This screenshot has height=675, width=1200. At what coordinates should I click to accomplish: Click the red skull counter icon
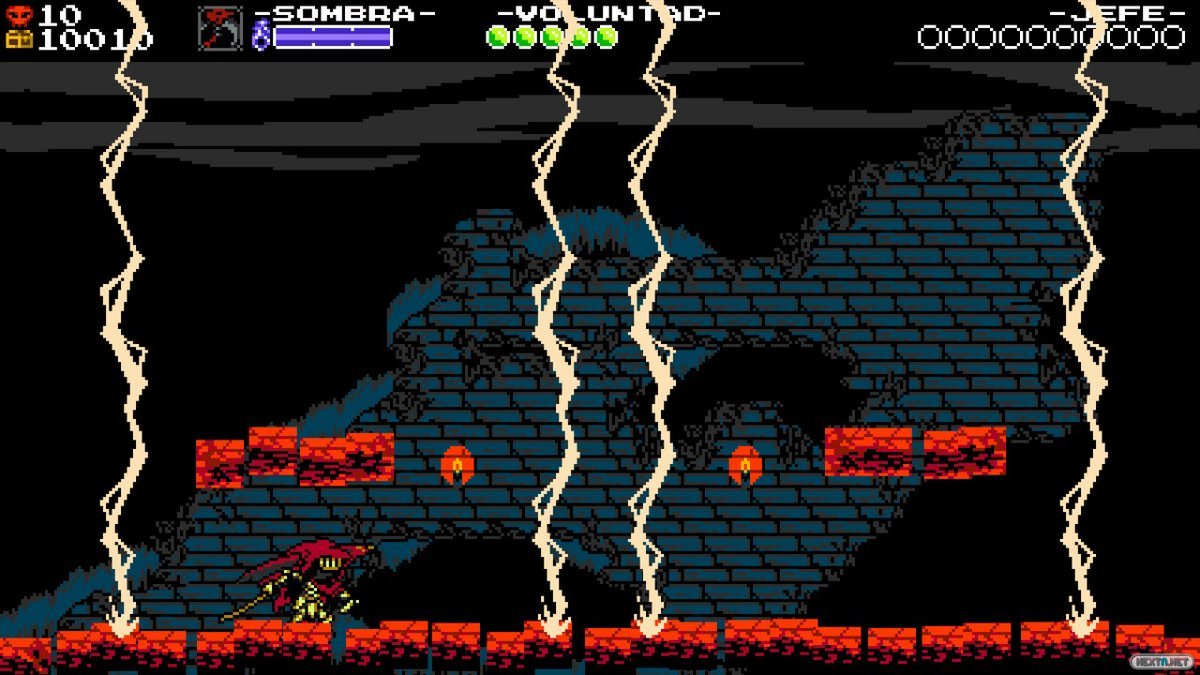[19, 15]
